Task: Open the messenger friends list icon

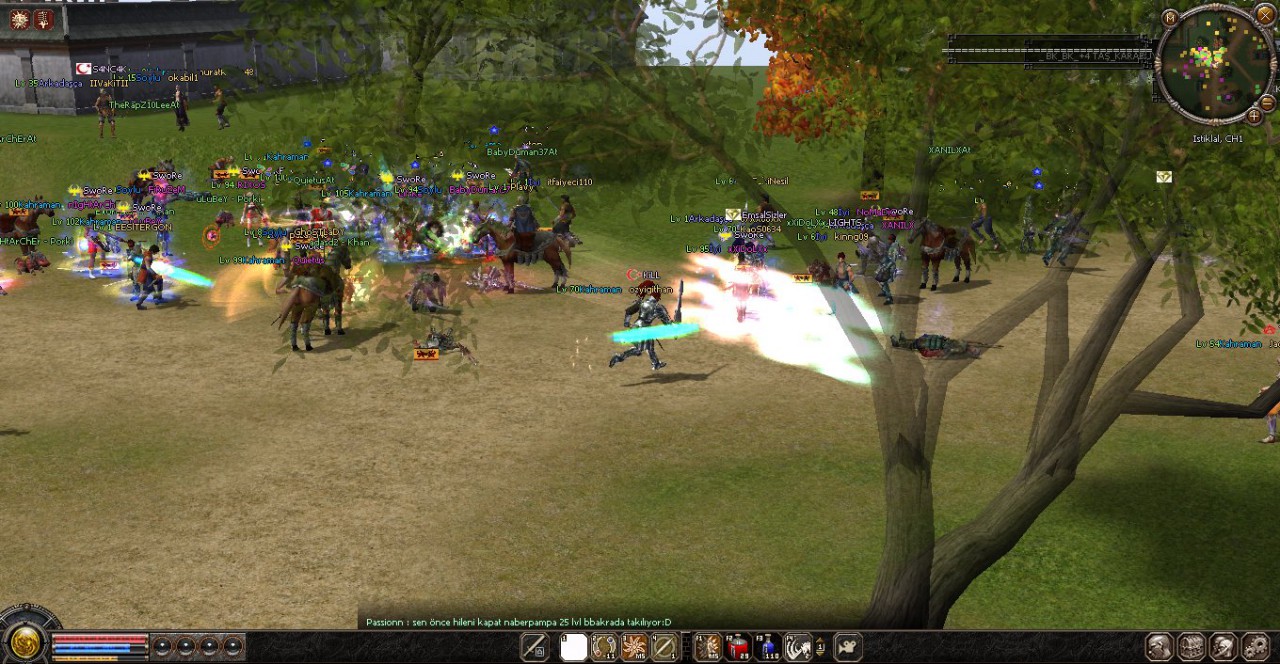Action: point(1224,647)
